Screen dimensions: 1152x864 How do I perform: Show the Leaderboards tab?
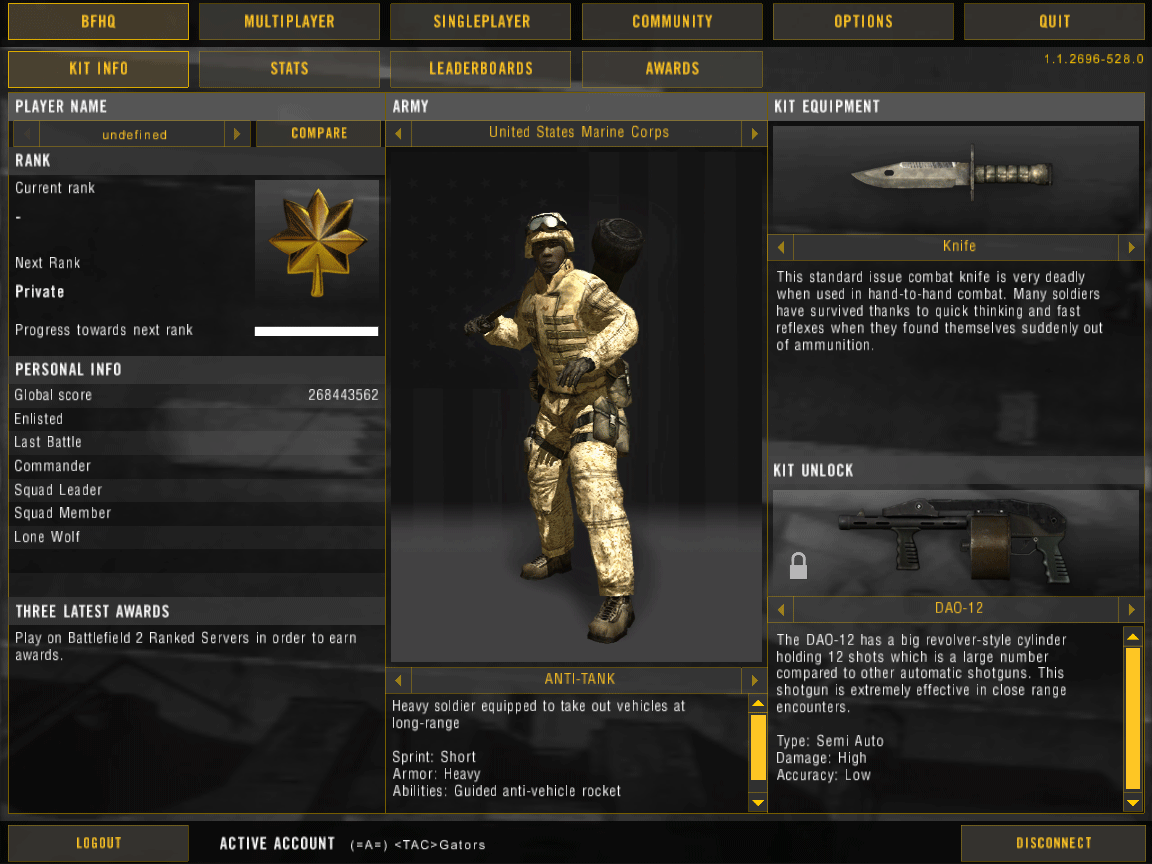pyautogui.click(x=480, y=69)
